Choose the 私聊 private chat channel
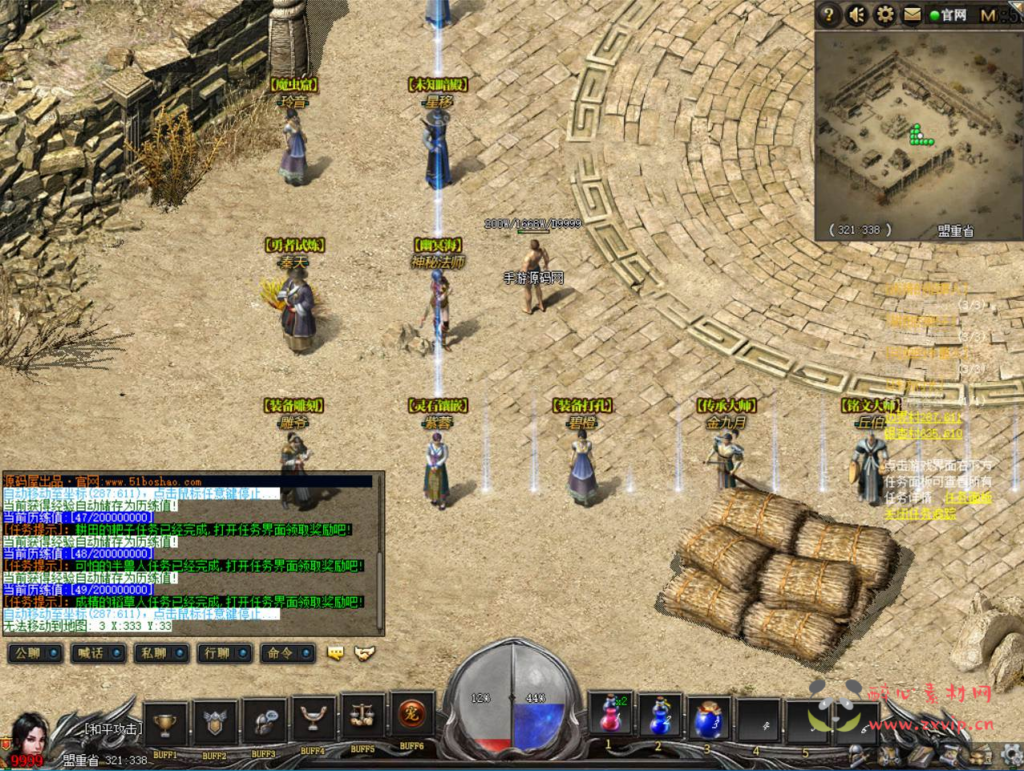The image size is (1024, 771). click(158, 653)
